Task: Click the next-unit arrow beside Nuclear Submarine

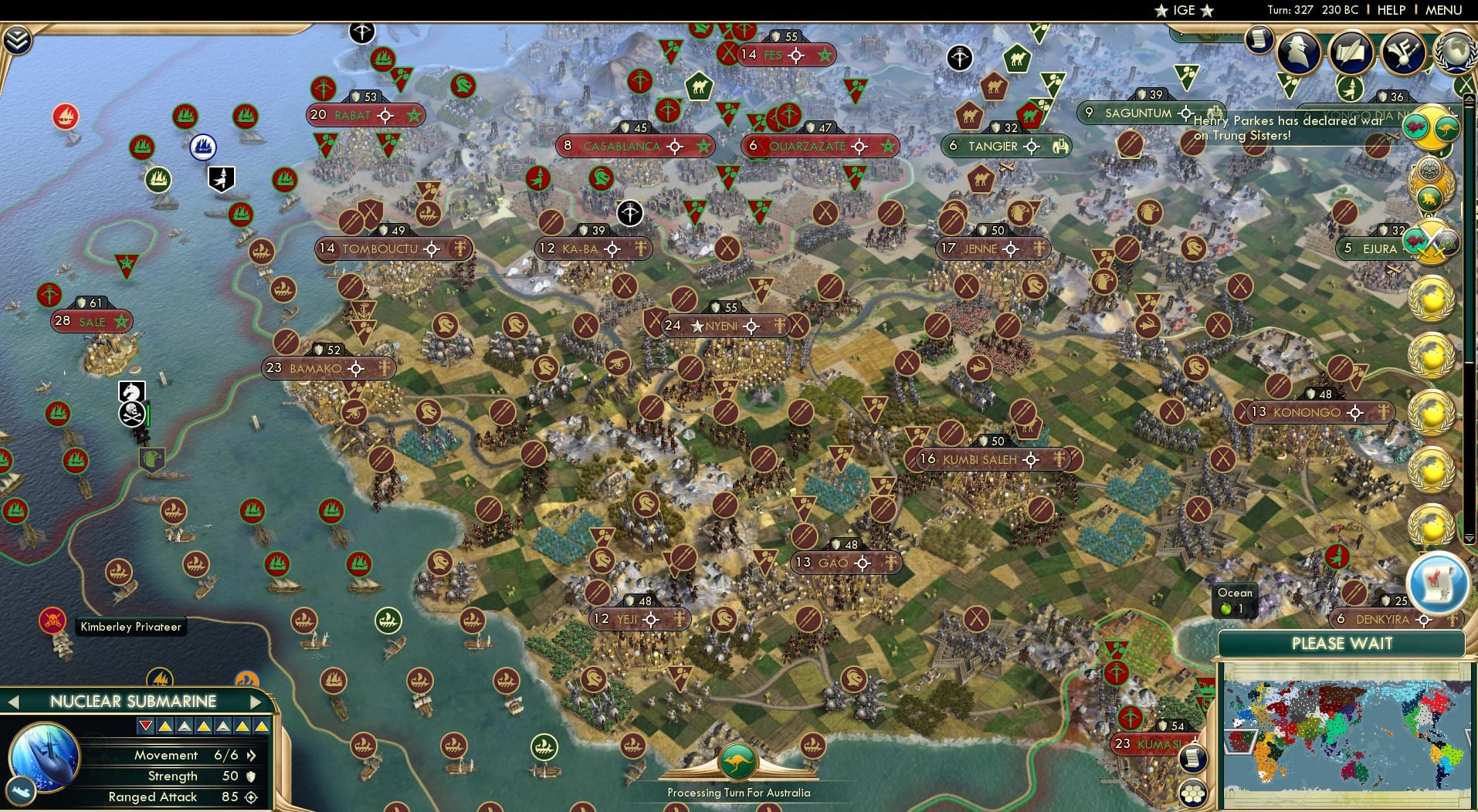Action: 258,701
